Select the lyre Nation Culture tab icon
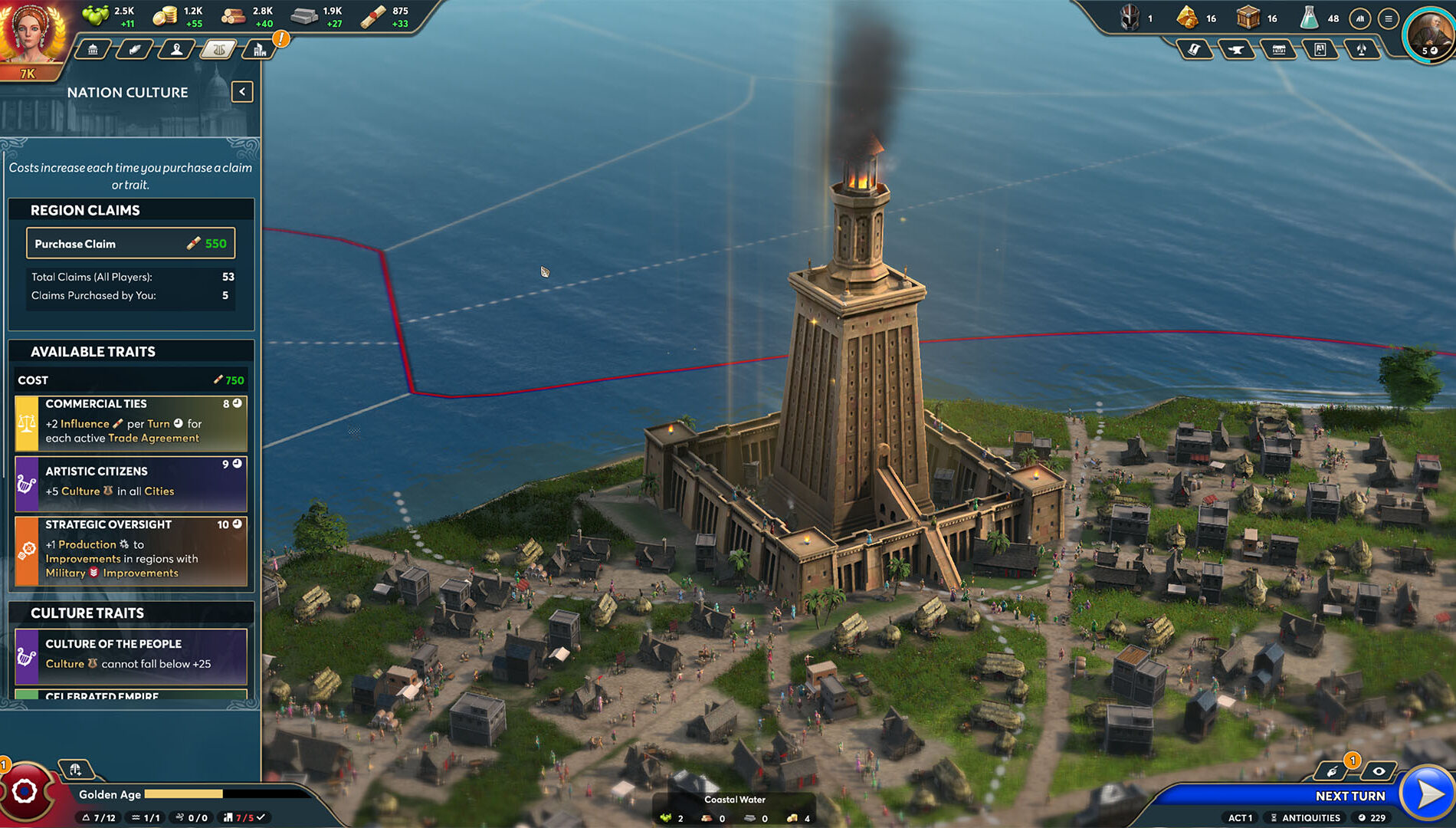Viewport: 1456px width, 828px height. click(220, 49)
